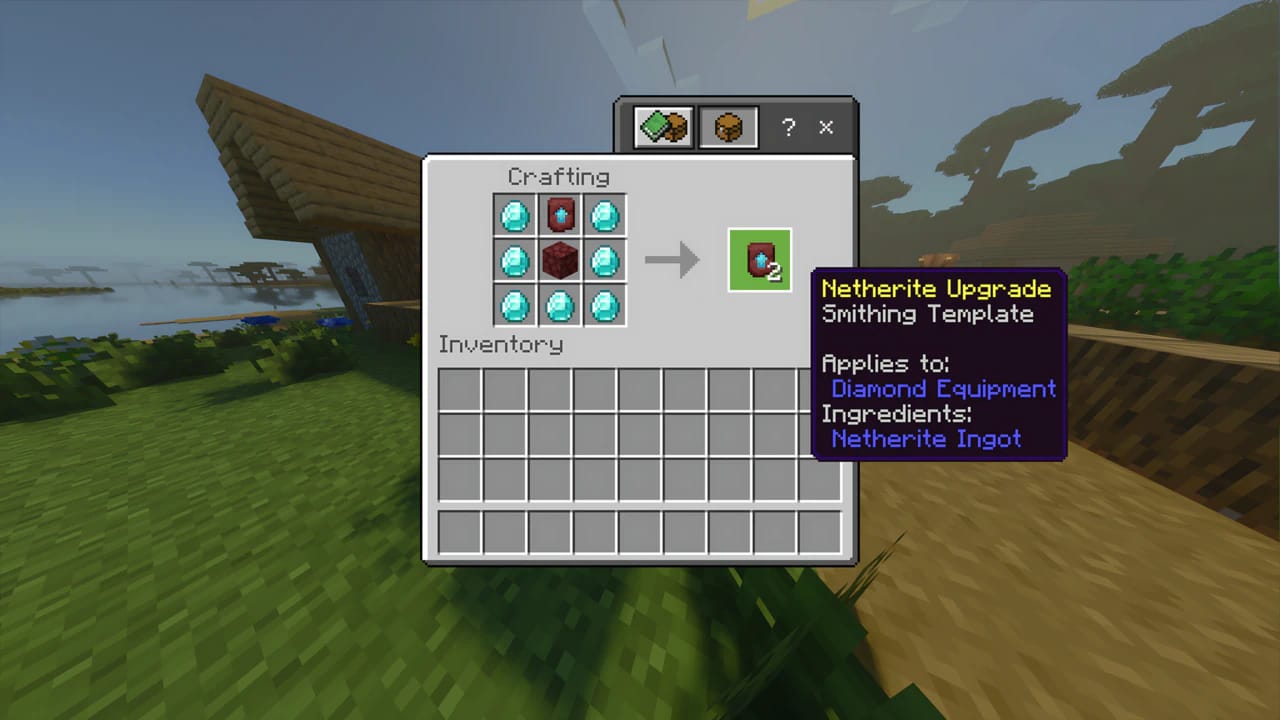This screenshot has width=1280, height=720.
Task: Click the Netherite Ingot tooltip text
Action: click(x=926, y=438)
